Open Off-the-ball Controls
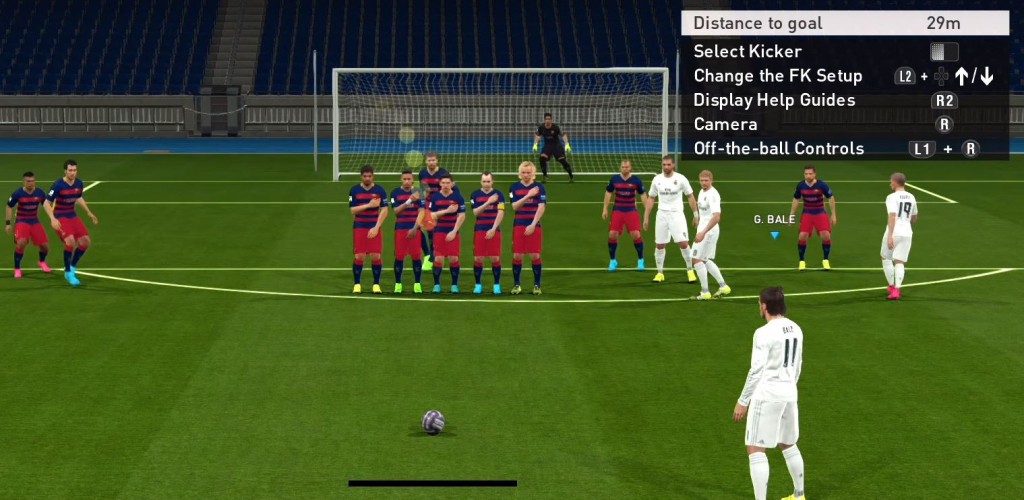 click(x=778, y=149)
